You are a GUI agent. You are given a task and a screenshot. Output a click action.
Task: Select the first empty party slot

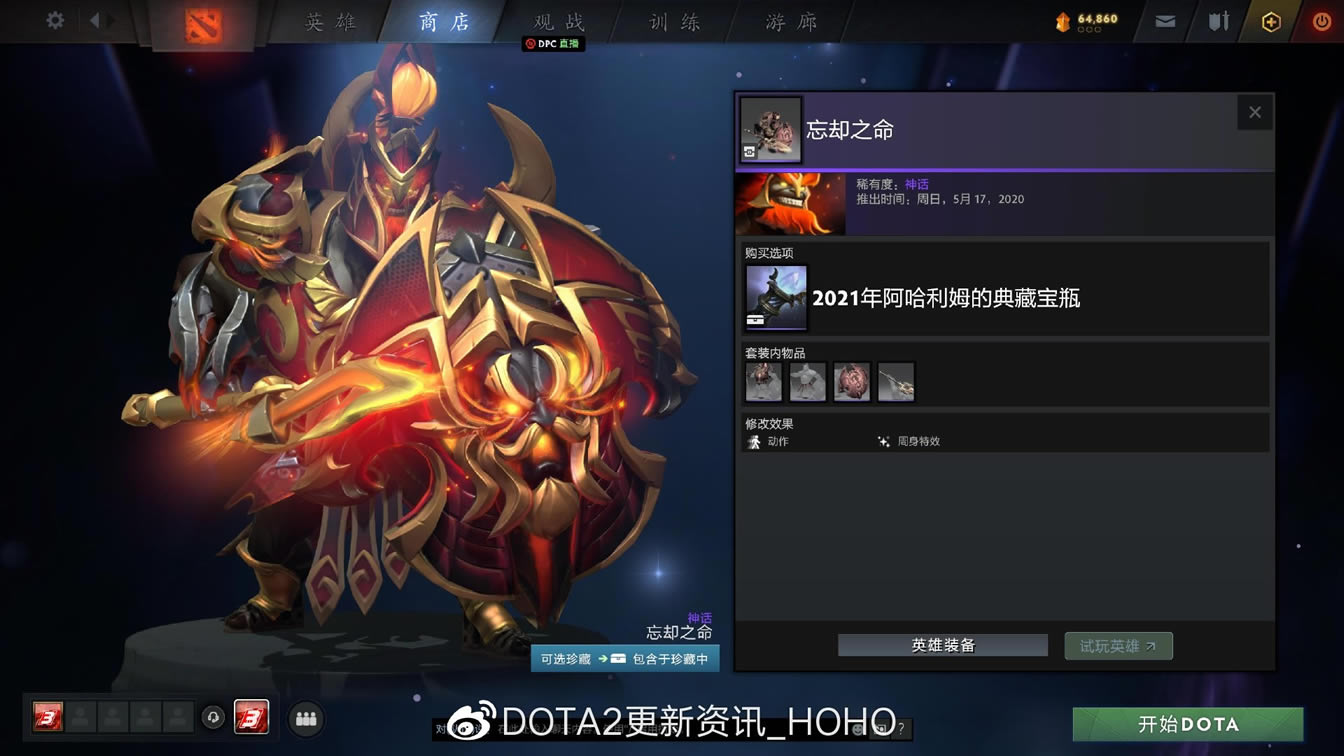click(x=81, y=717)
